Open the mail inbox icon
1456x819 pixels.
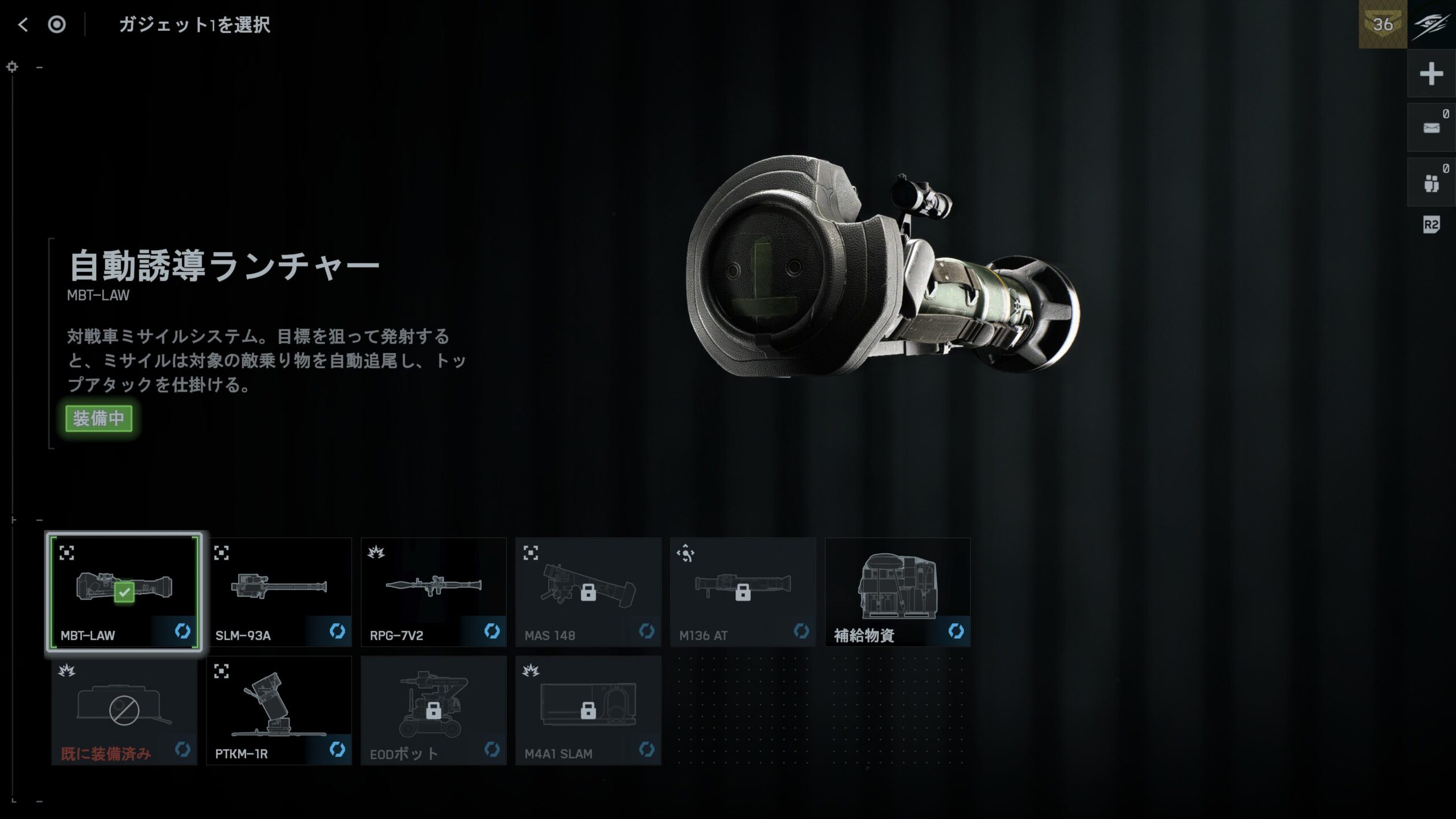tap(1431, 128)
